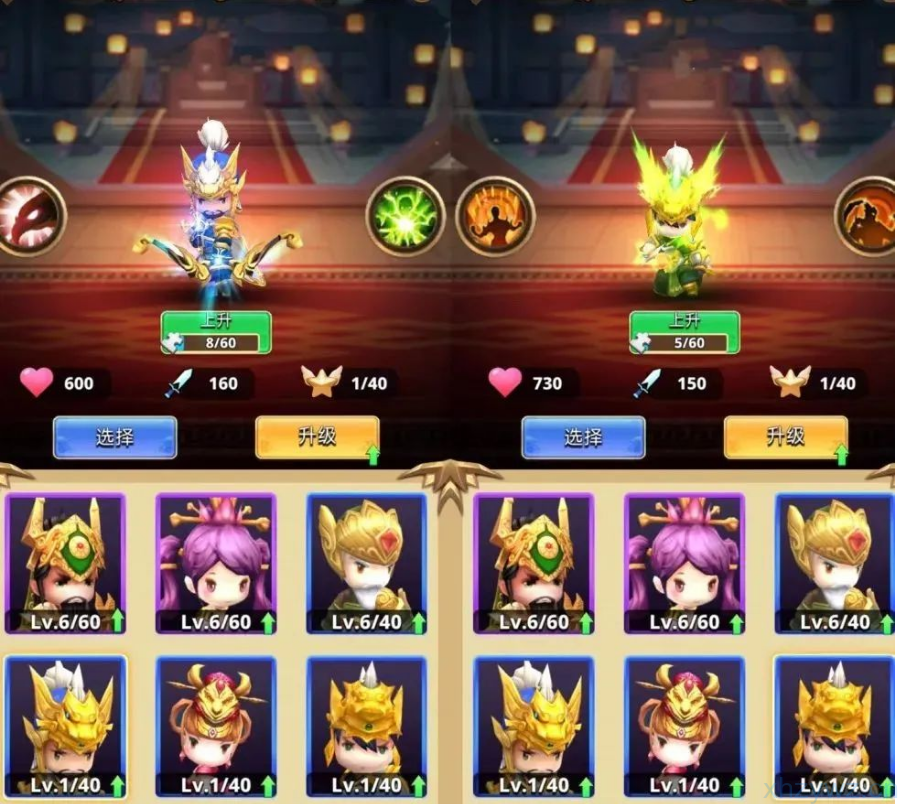
Task: Click the 升级 button for the 600-health hero
Action: (x=317, y=437)
